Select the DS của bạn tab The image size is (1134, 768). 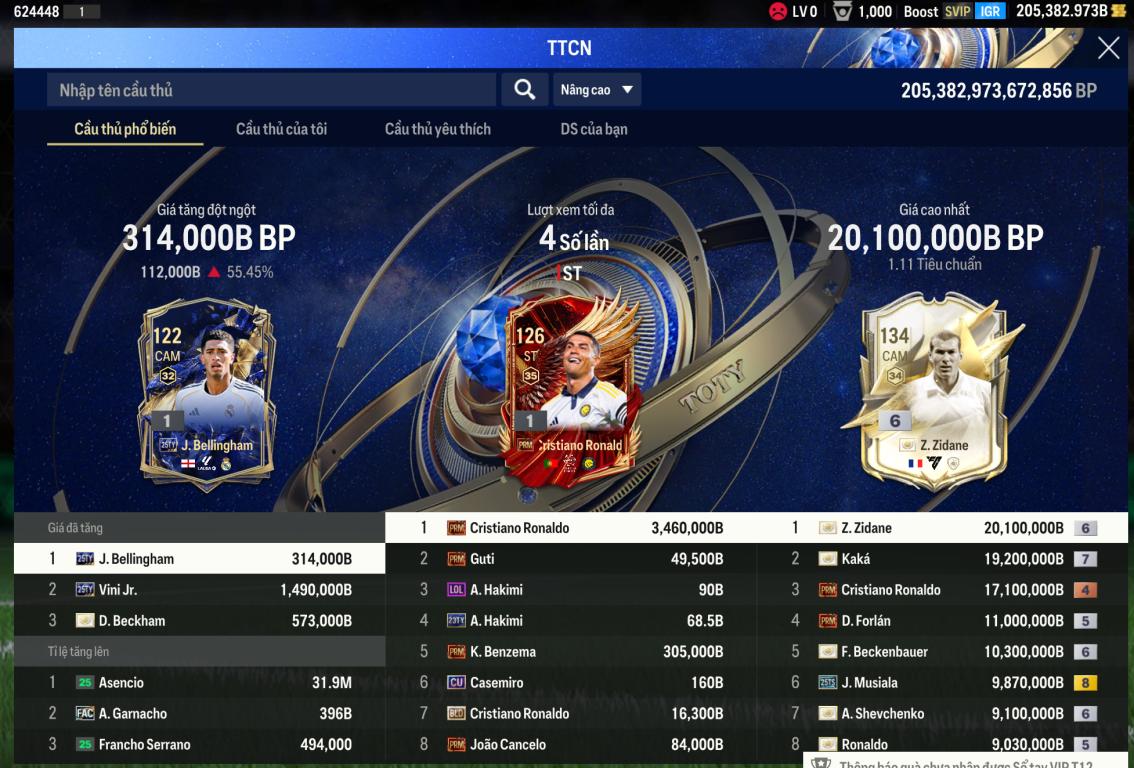click(594, 129)
